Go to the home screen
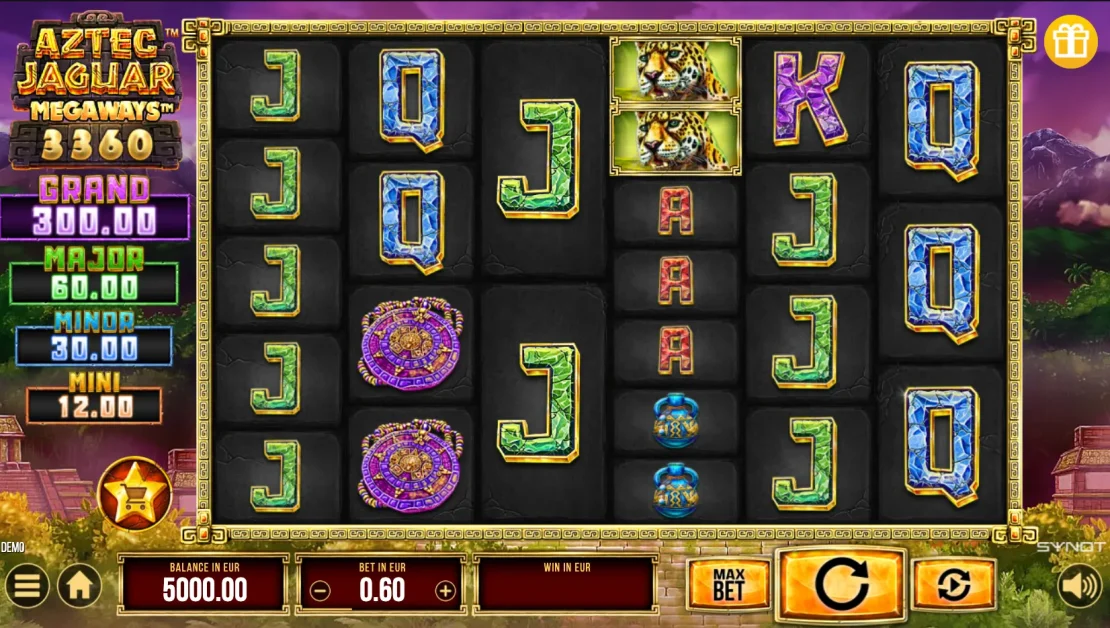 [x=79, y=586]
